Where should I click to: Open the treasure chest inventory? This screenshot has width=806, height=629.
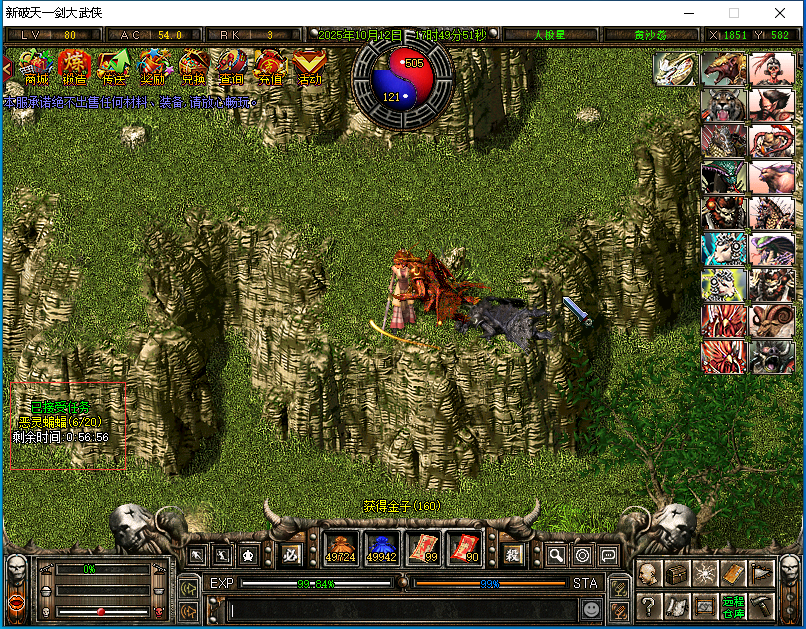point(677,574)
